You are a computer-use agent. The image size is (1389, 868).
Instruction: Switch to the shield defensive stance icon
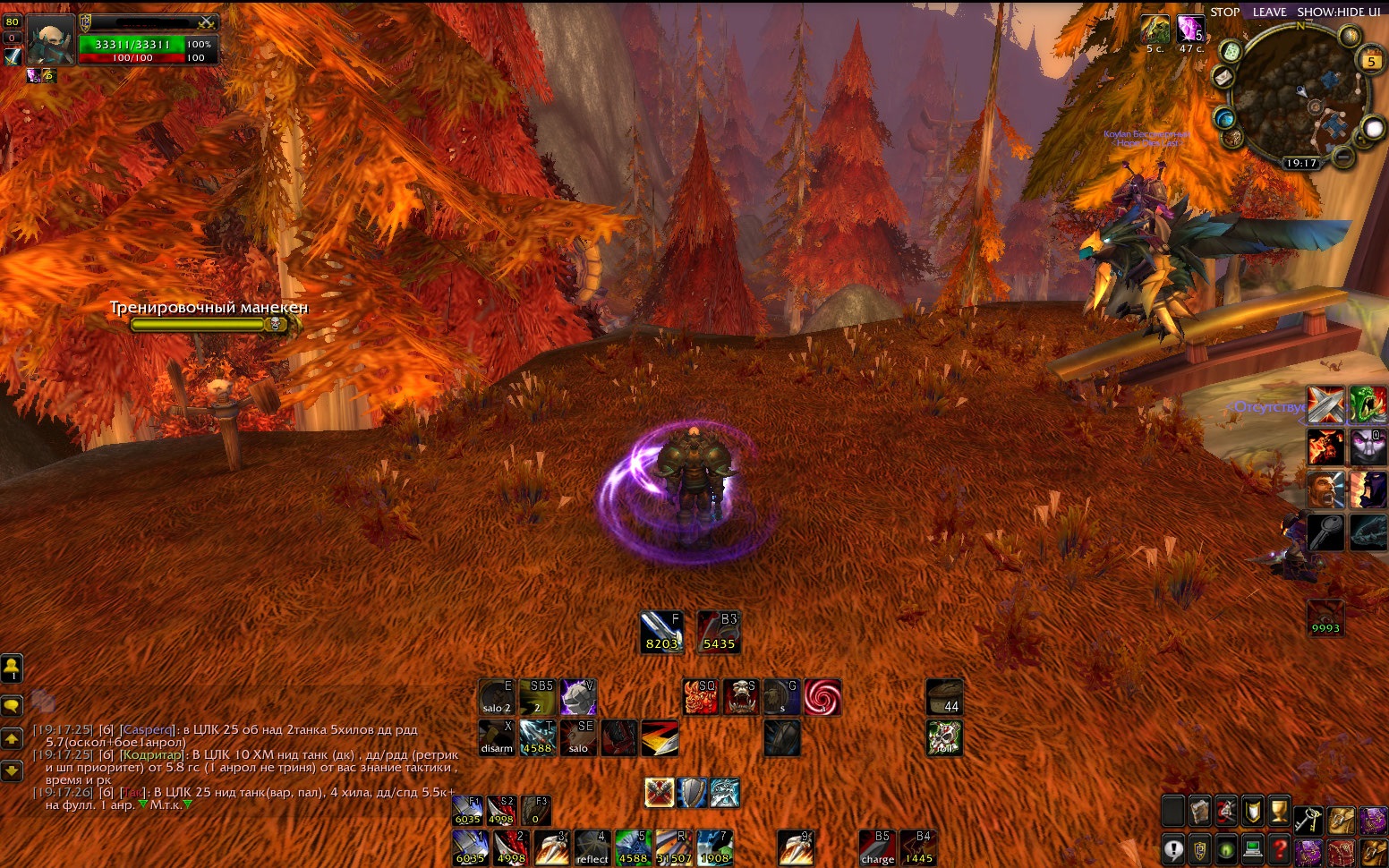click(x=692, y=793)
